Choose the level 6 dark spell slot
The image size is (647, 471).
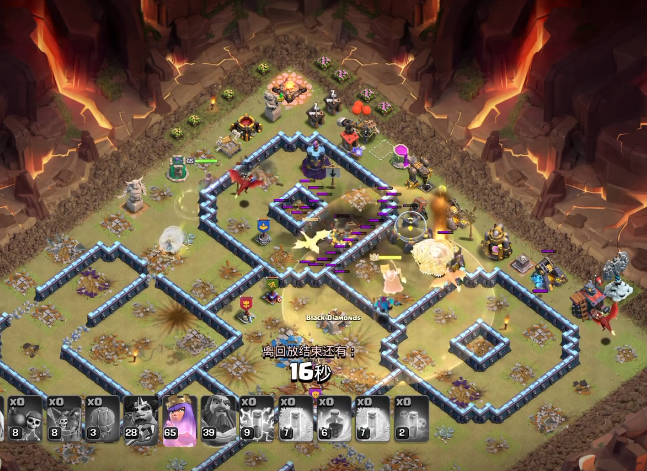(336, 419)
